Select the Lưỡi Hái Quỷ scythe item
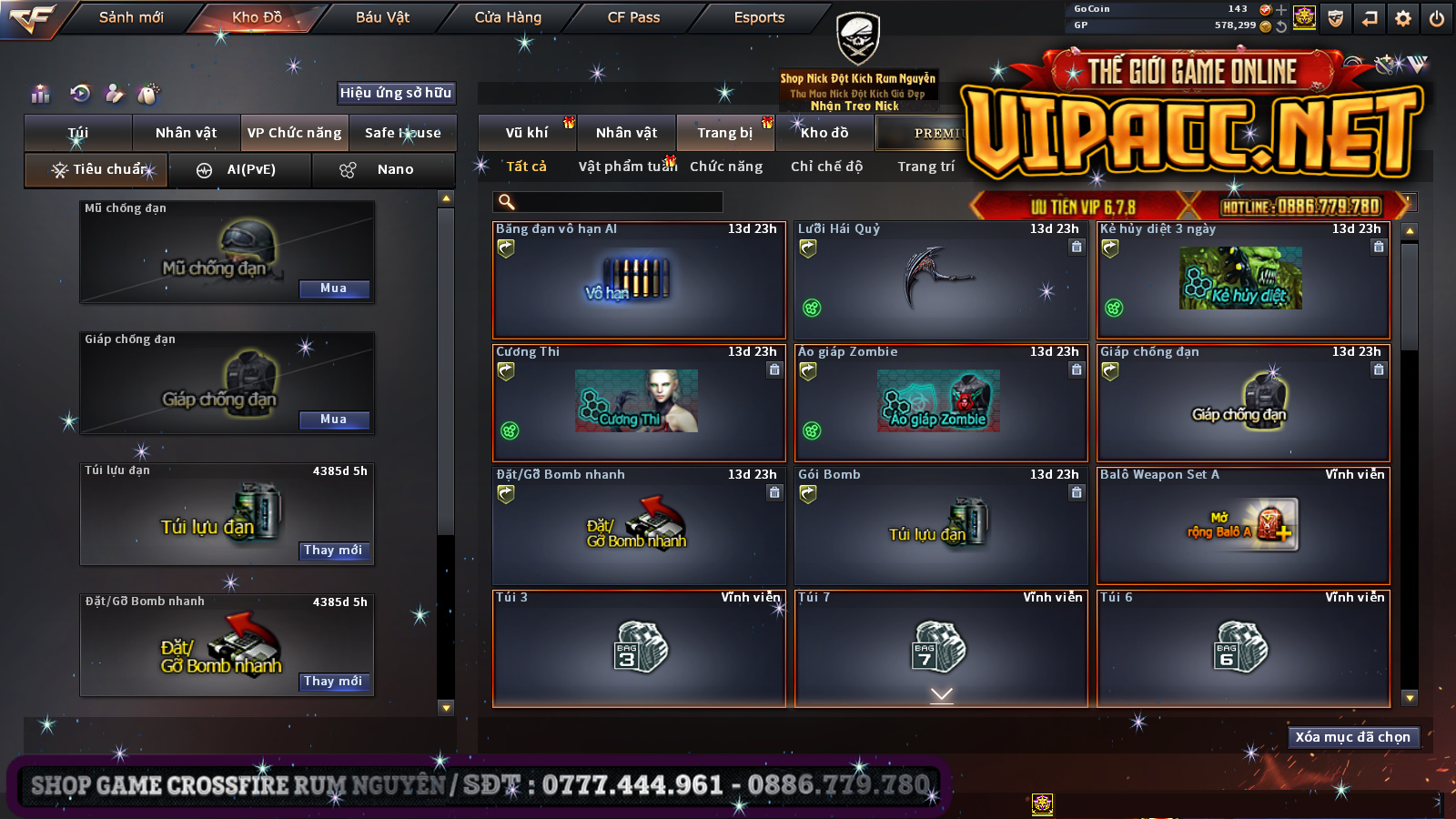The height and width of the screenshot is (819, 1456). tap(941, 280)
